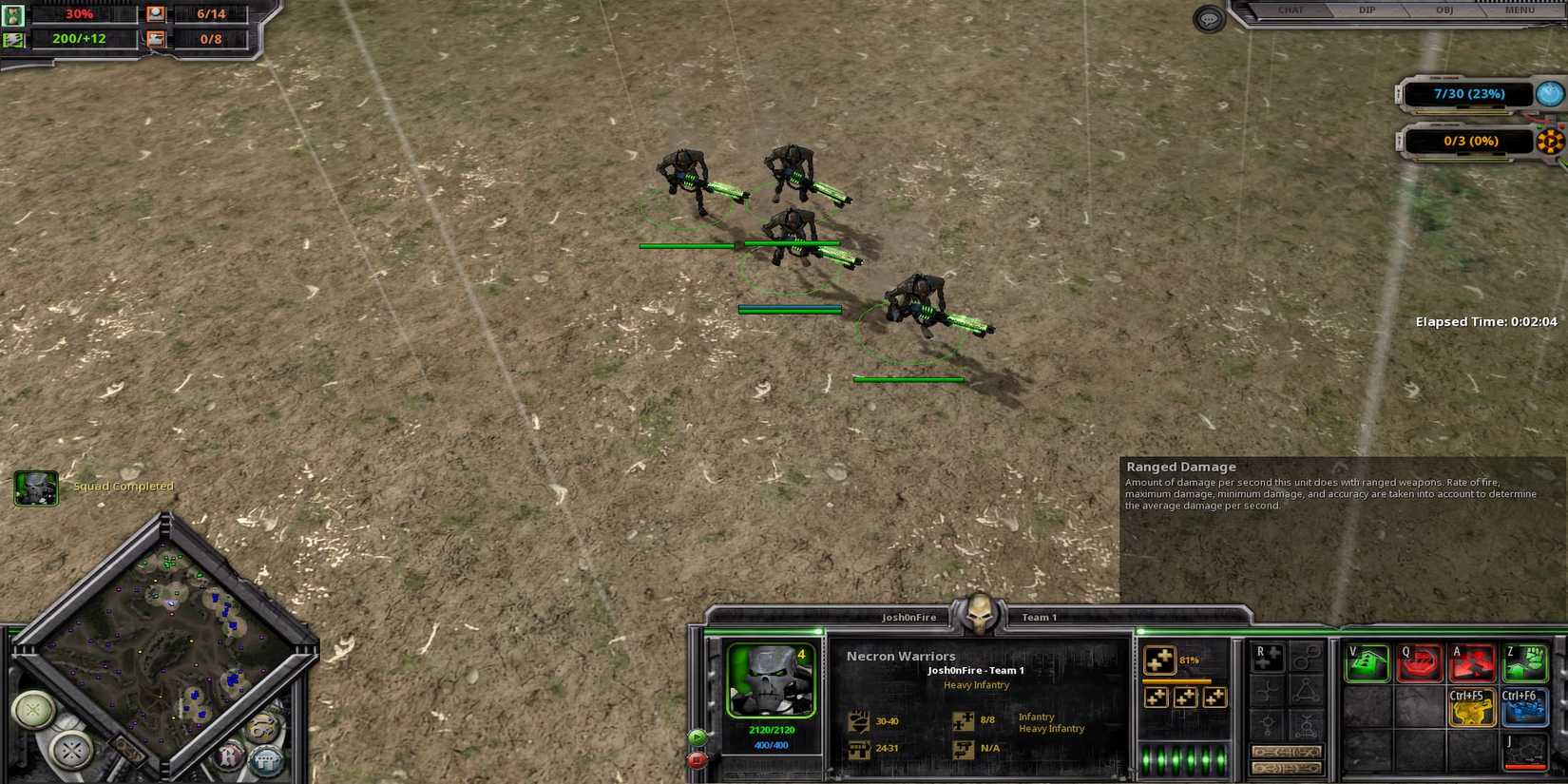Activate the green Capture ability icon
The image size is (1568, 784).
tap(1526, 662)
